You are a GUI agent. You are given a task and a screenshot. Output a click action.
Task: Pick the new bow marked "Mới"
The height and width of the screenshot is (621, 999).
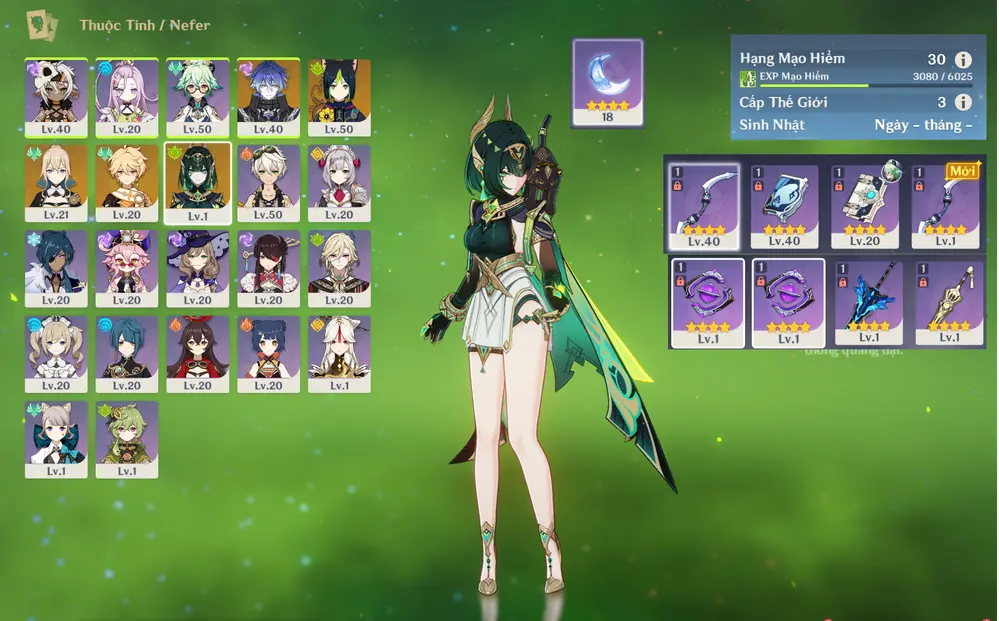(946, 206)
